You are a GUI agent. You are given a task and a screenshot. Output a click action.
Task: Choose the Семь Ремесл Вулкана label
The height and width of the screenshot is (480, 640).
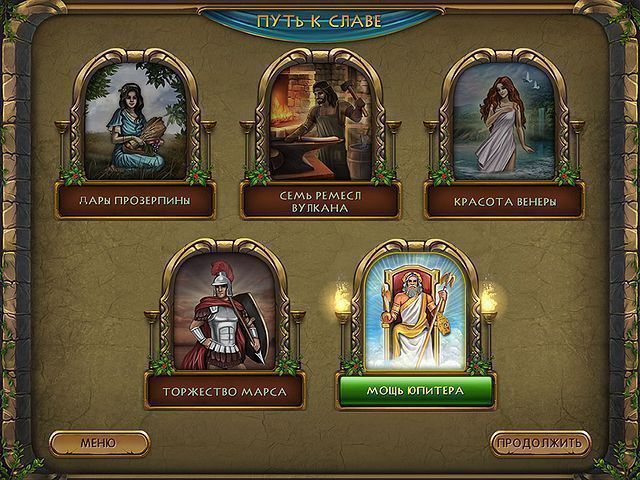click(321, 199)
